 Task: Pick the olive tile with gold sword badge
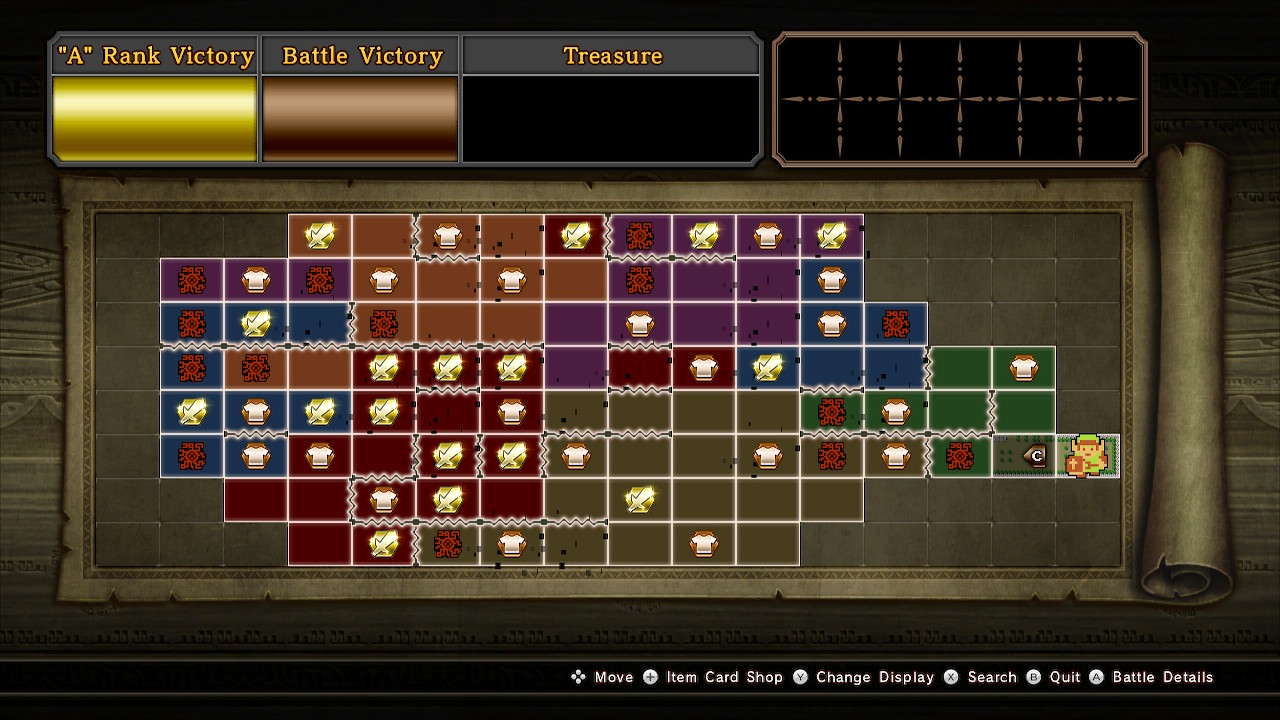coord(640,499)
